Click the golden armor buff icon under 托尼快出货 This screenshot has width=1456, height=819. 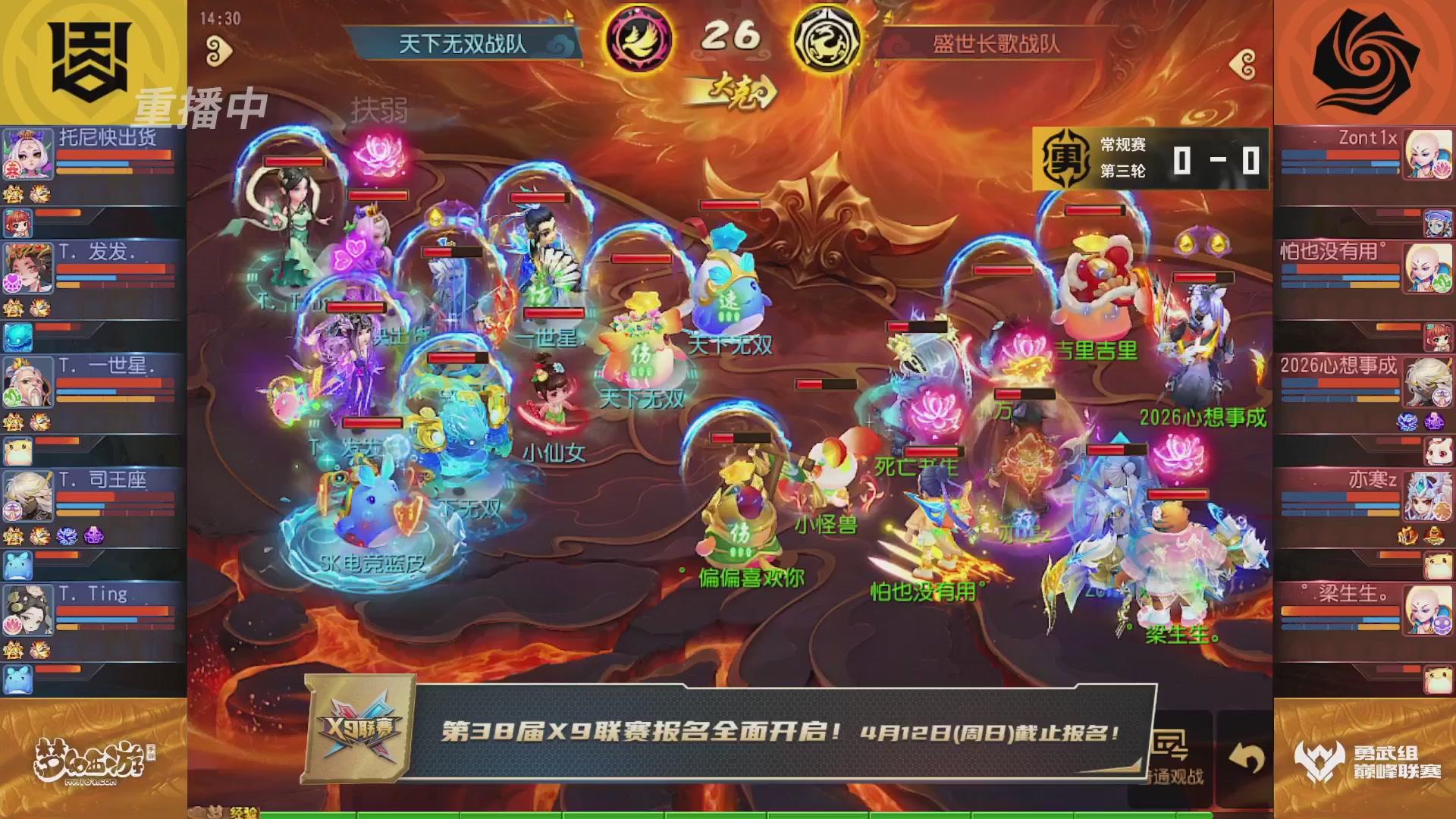click(11, 193)
